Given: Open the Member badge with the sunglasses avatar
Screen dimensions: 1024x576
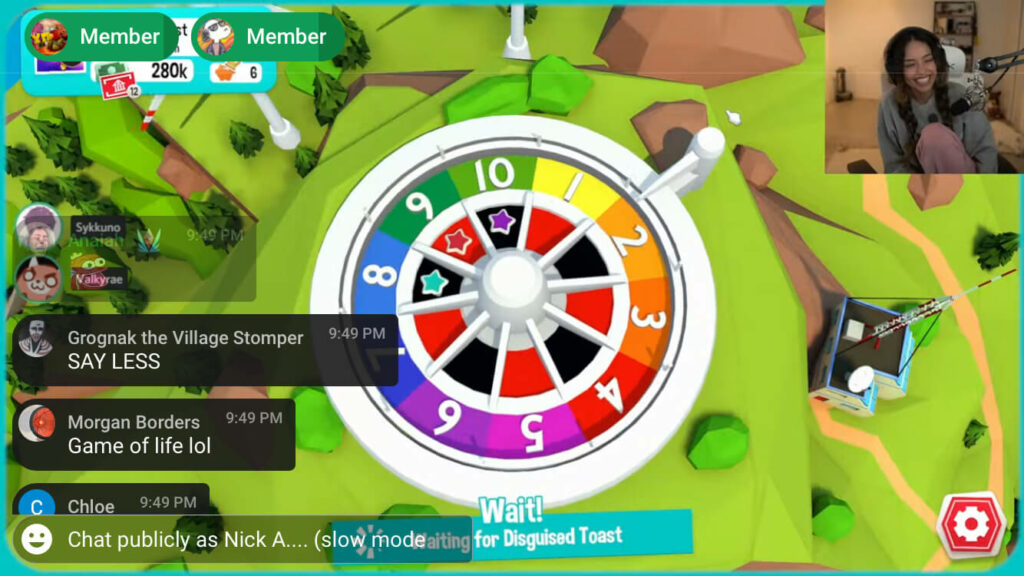Looking at the screenshot, I should tap(266, 37).
